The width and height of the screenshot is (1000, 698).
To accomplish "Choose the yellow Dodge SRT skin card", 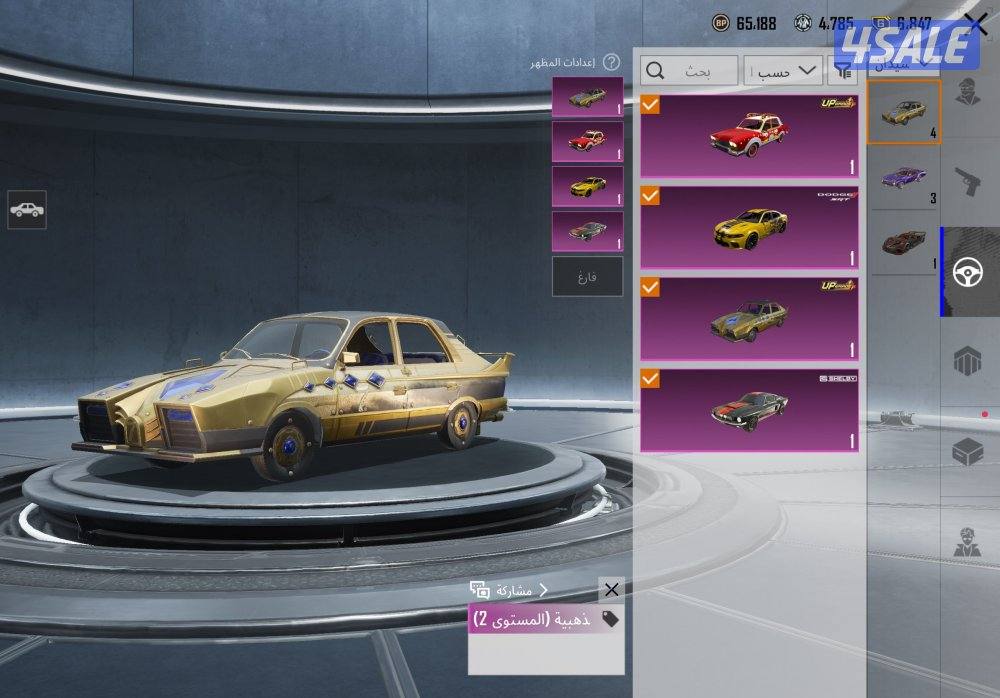I will (749, 228).
